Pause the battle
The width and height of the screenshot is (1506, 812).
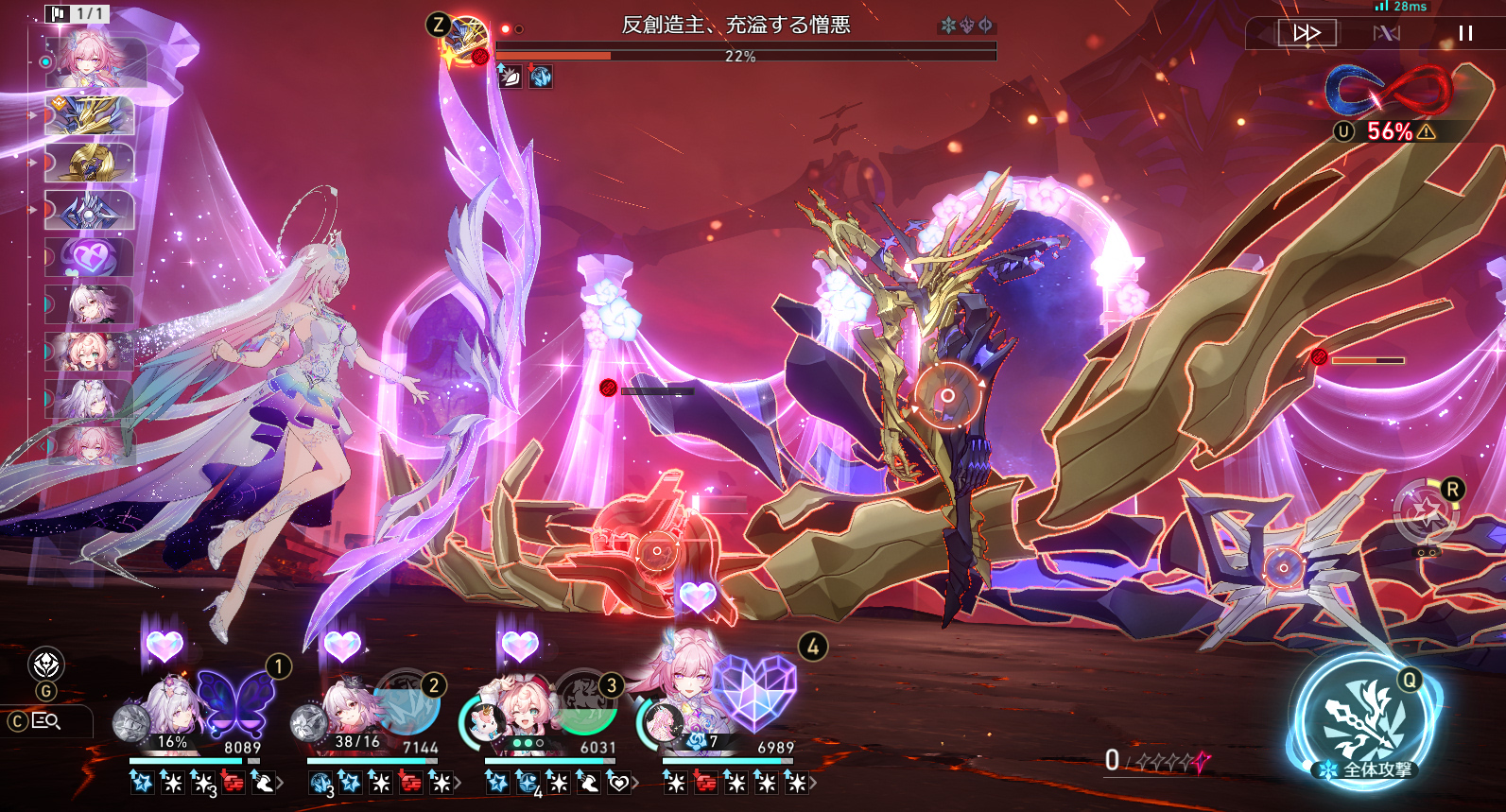[1465, 33]
